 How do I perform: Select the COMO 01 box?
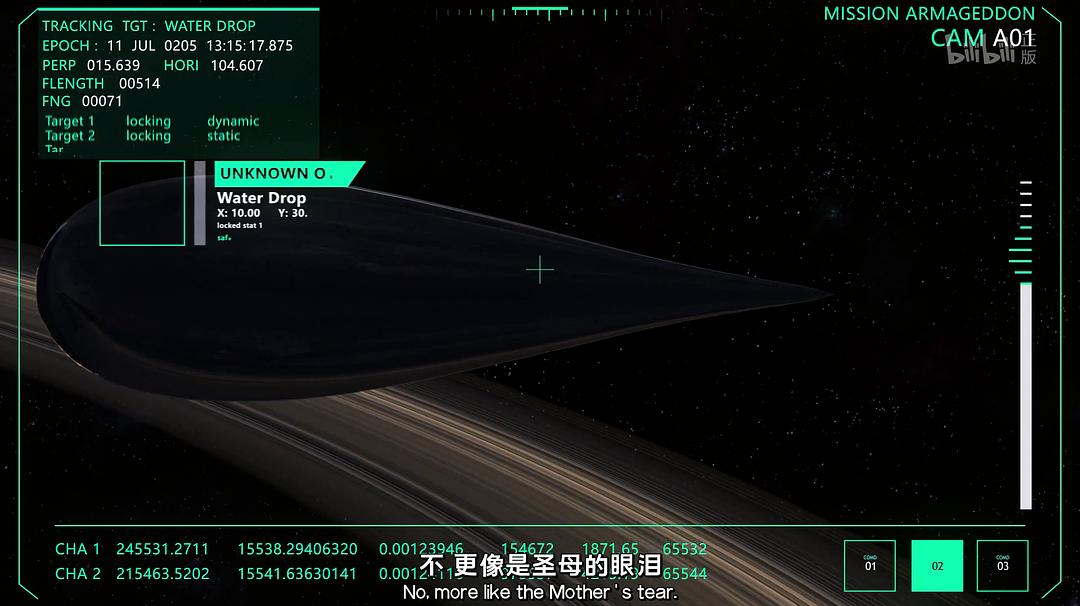[870, 566]
